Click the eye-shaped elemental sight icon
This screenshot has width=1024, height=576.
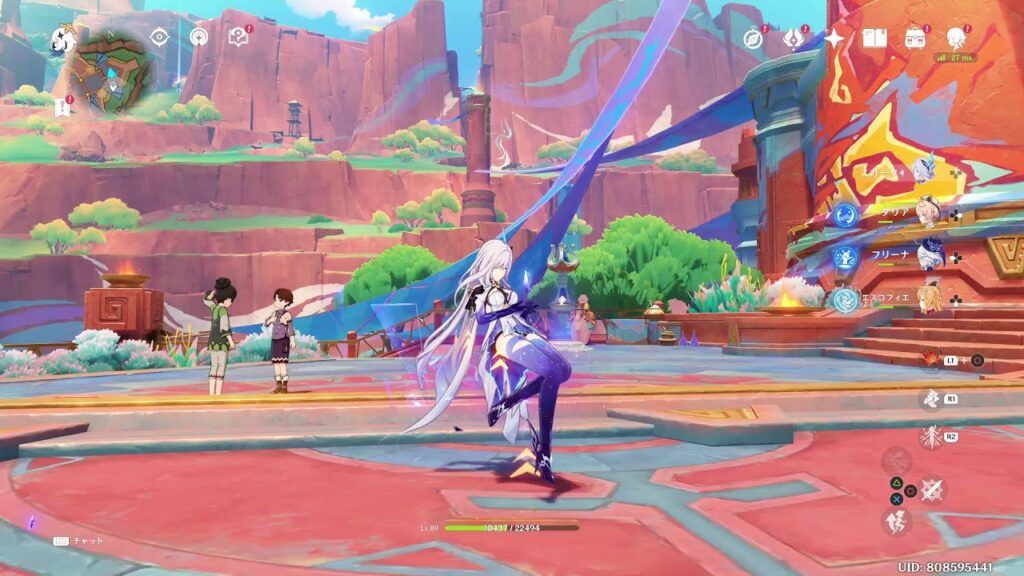pos(159,38)
